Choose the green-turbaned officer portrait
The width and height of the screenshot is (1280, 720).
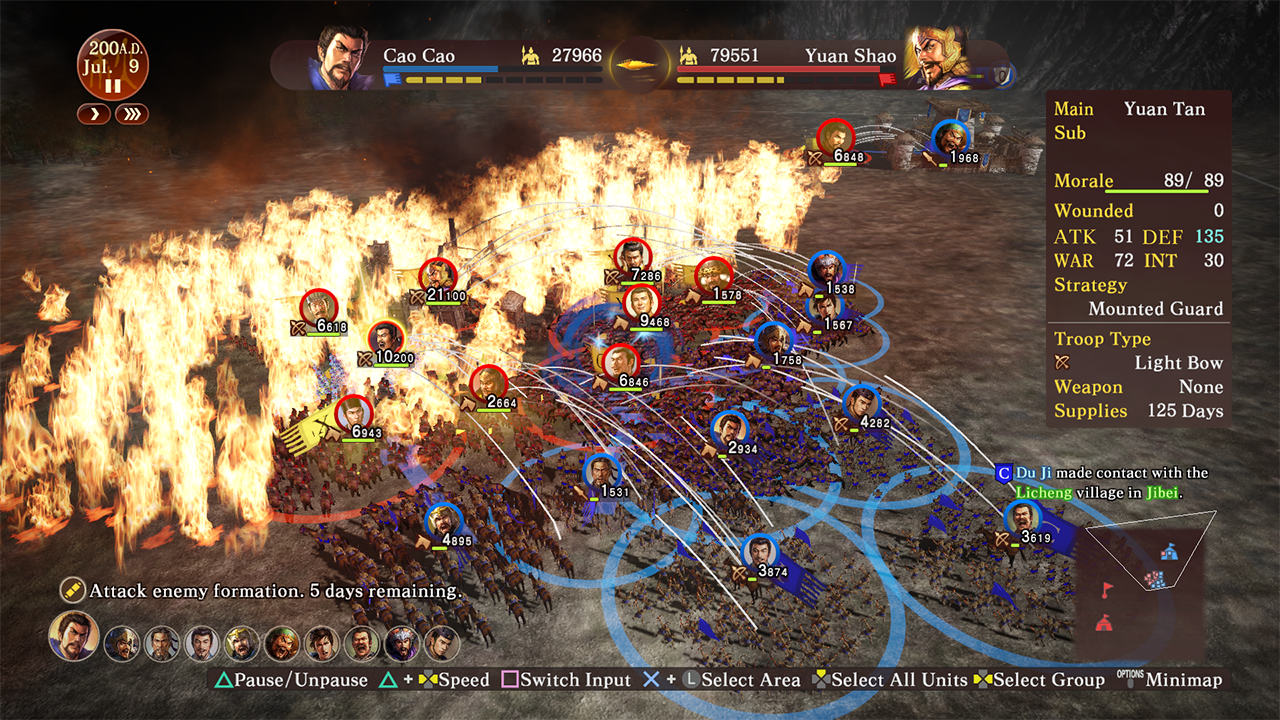click(x=282, y=643)
